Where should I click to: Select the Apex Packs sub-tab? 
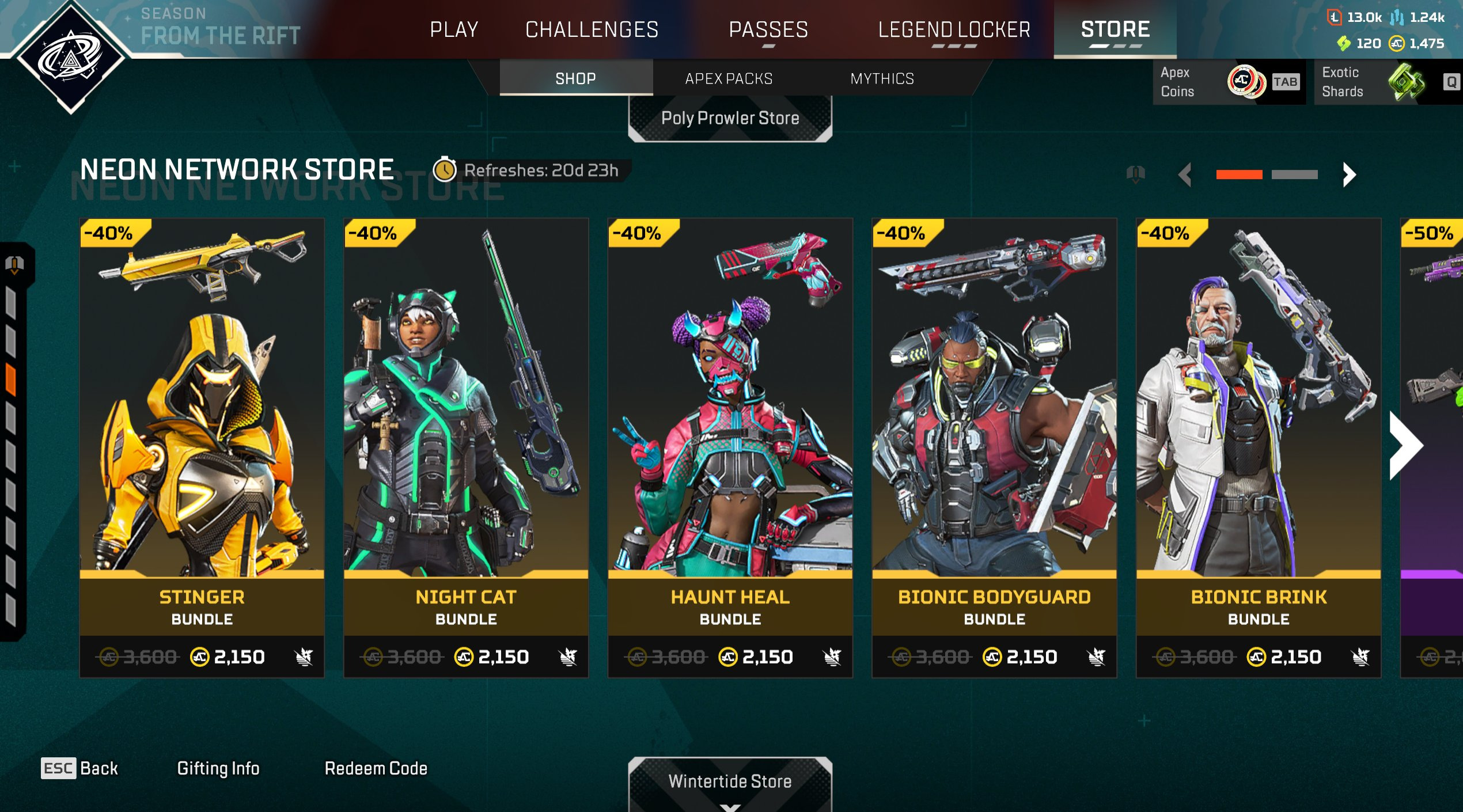[x=729, y=78]
